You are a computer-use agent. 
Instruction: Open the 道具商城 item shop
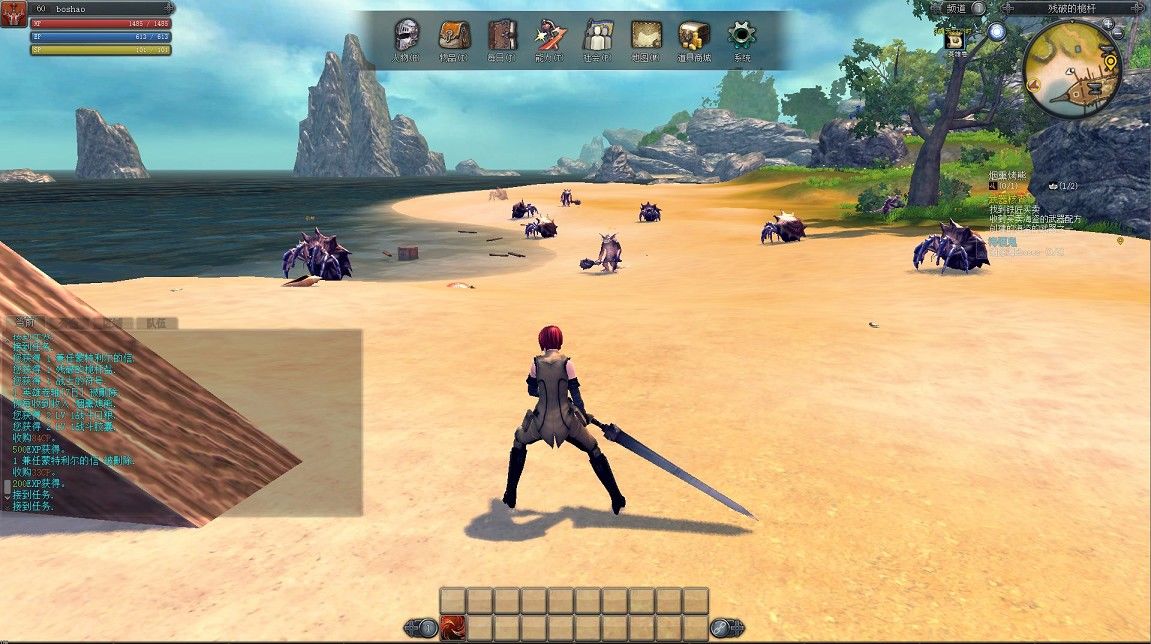tap(693, 36)
